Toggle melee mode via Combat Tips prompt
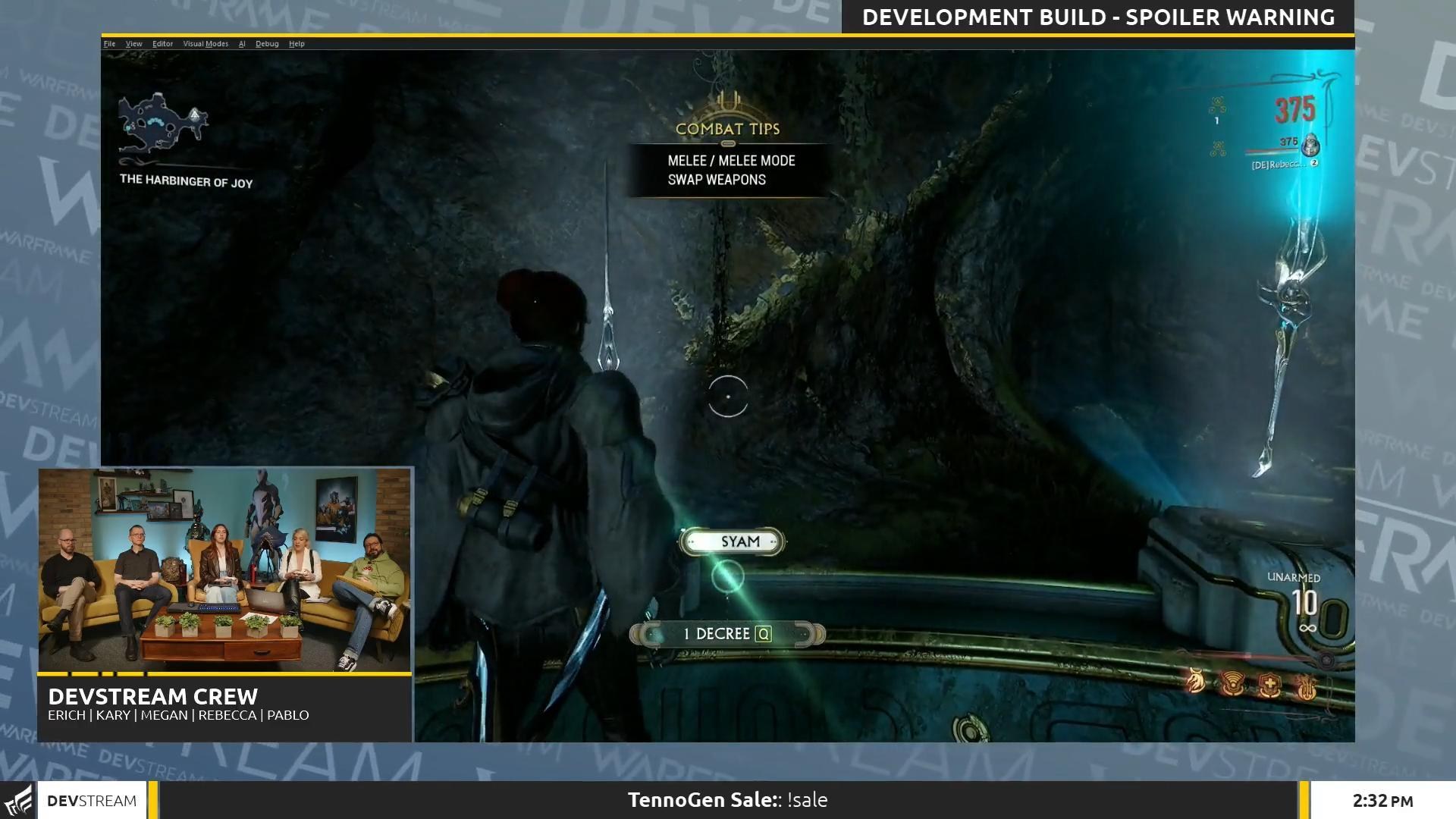Viewport: 1456px width, 819px height. click(730, 162)
